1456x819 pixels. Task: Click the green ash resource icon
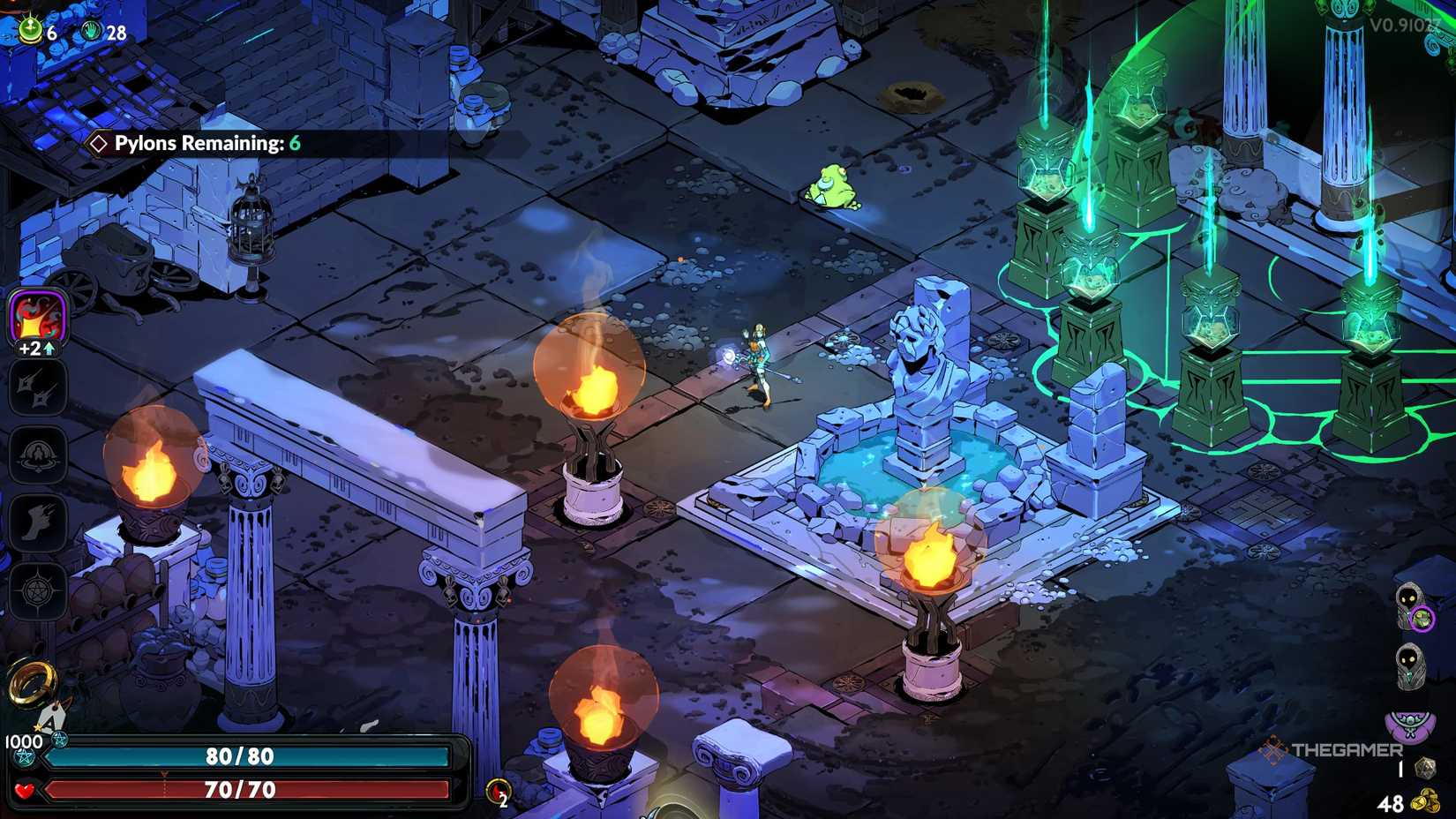point(31,30)
